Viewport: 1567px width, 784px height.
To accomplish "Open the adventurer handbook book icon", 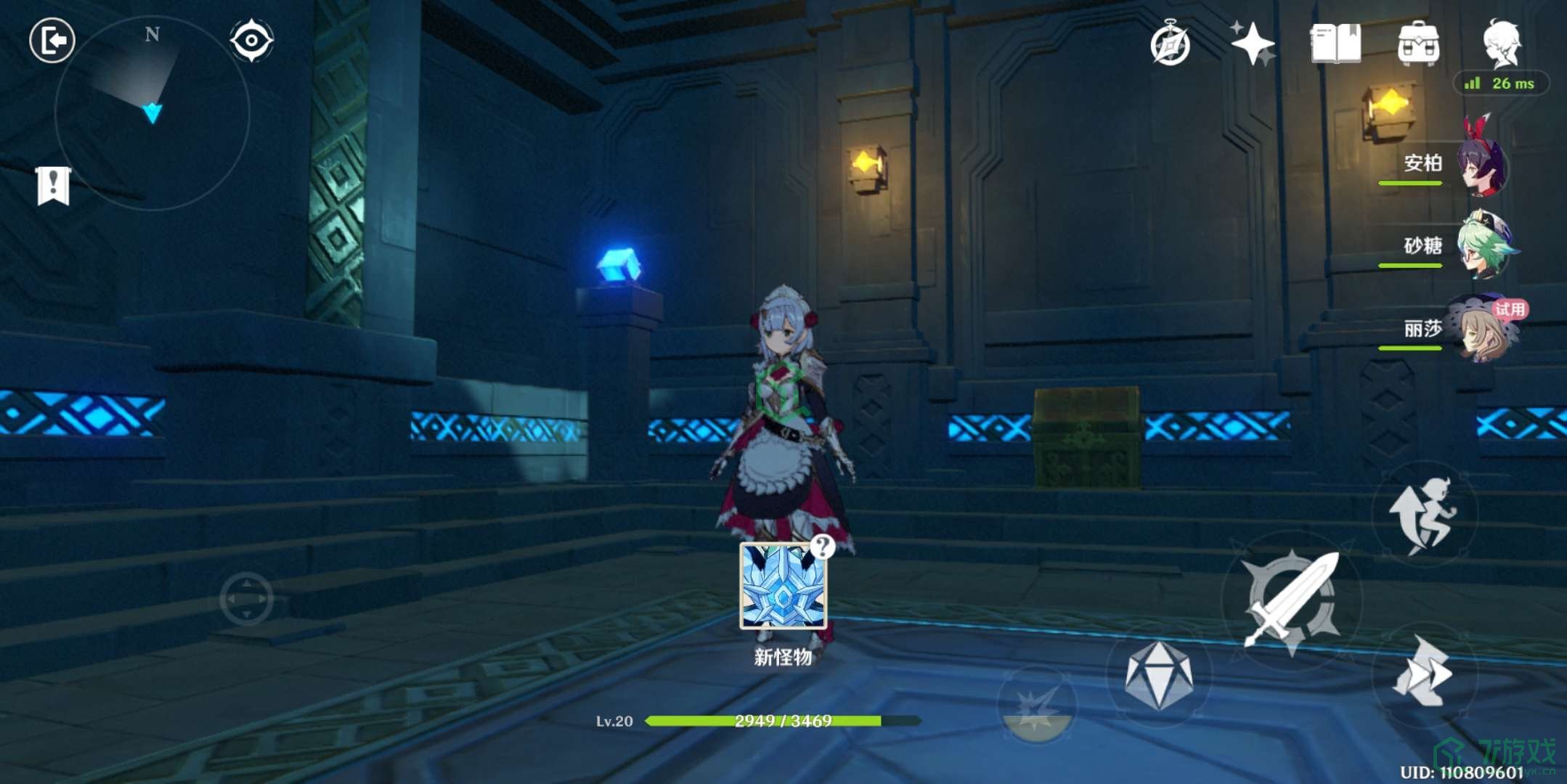I will 1335,44.
